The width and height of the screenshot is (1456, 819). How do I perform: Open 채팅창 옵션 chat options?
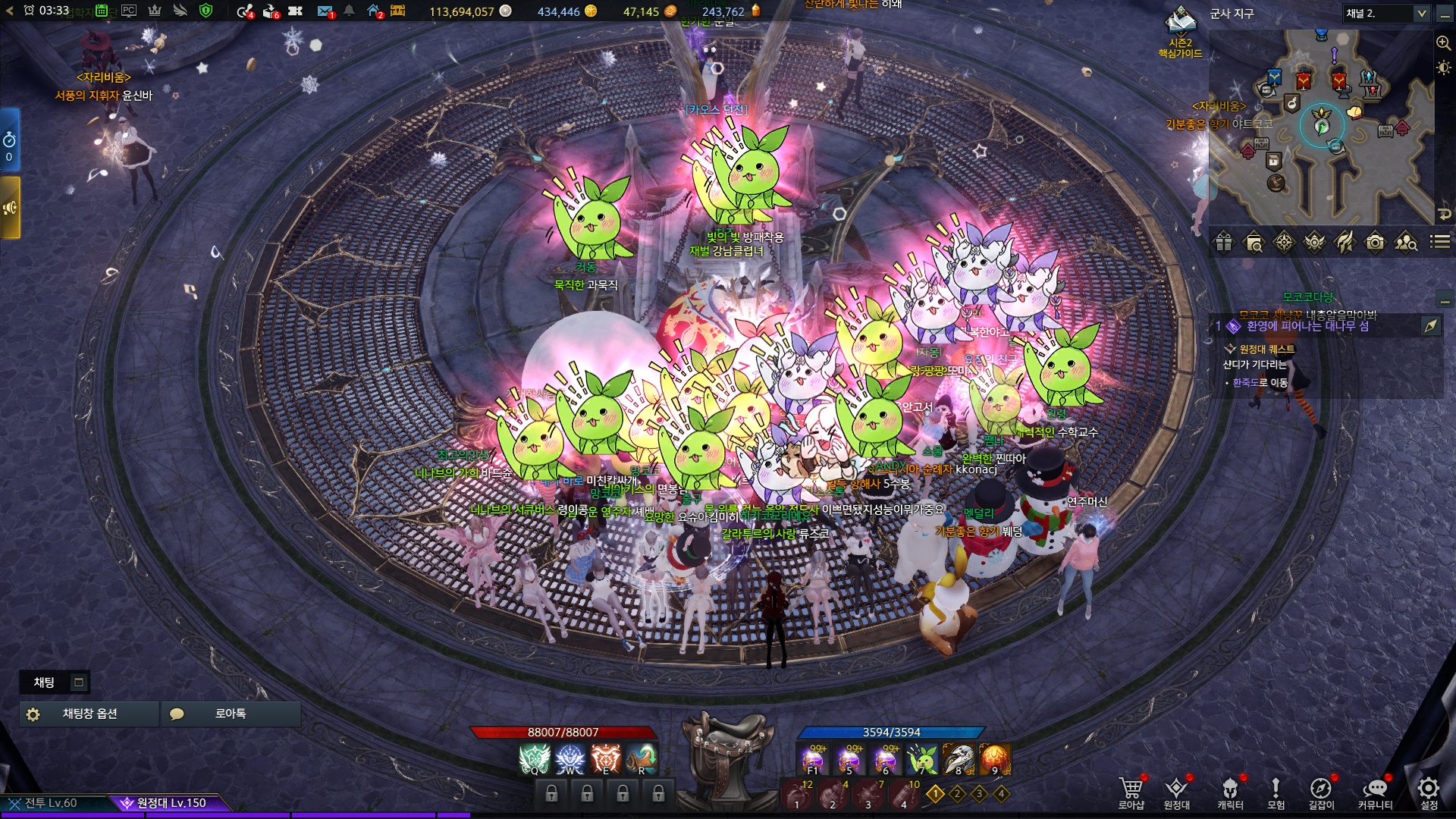pyautogui.click(x=89, y=714)
